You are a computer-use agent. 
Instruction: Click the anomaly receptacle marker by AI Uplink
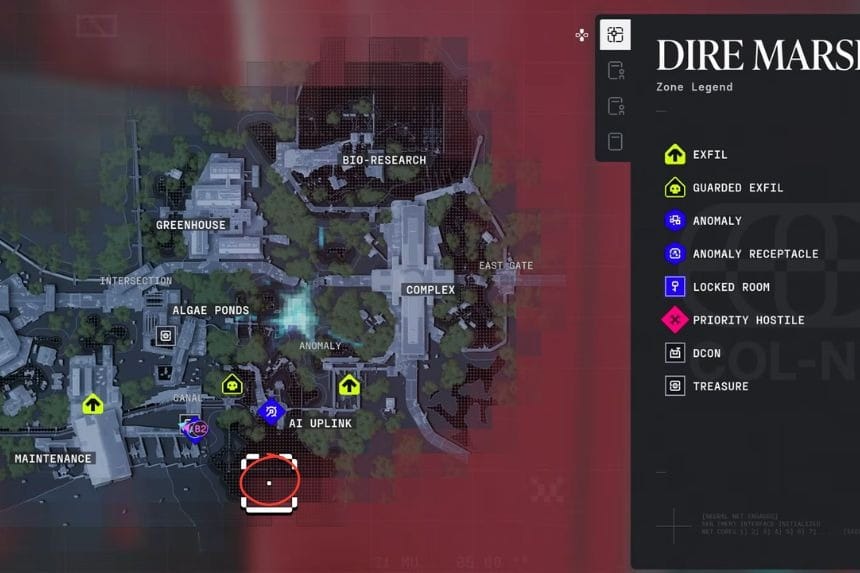coord(271,411)
